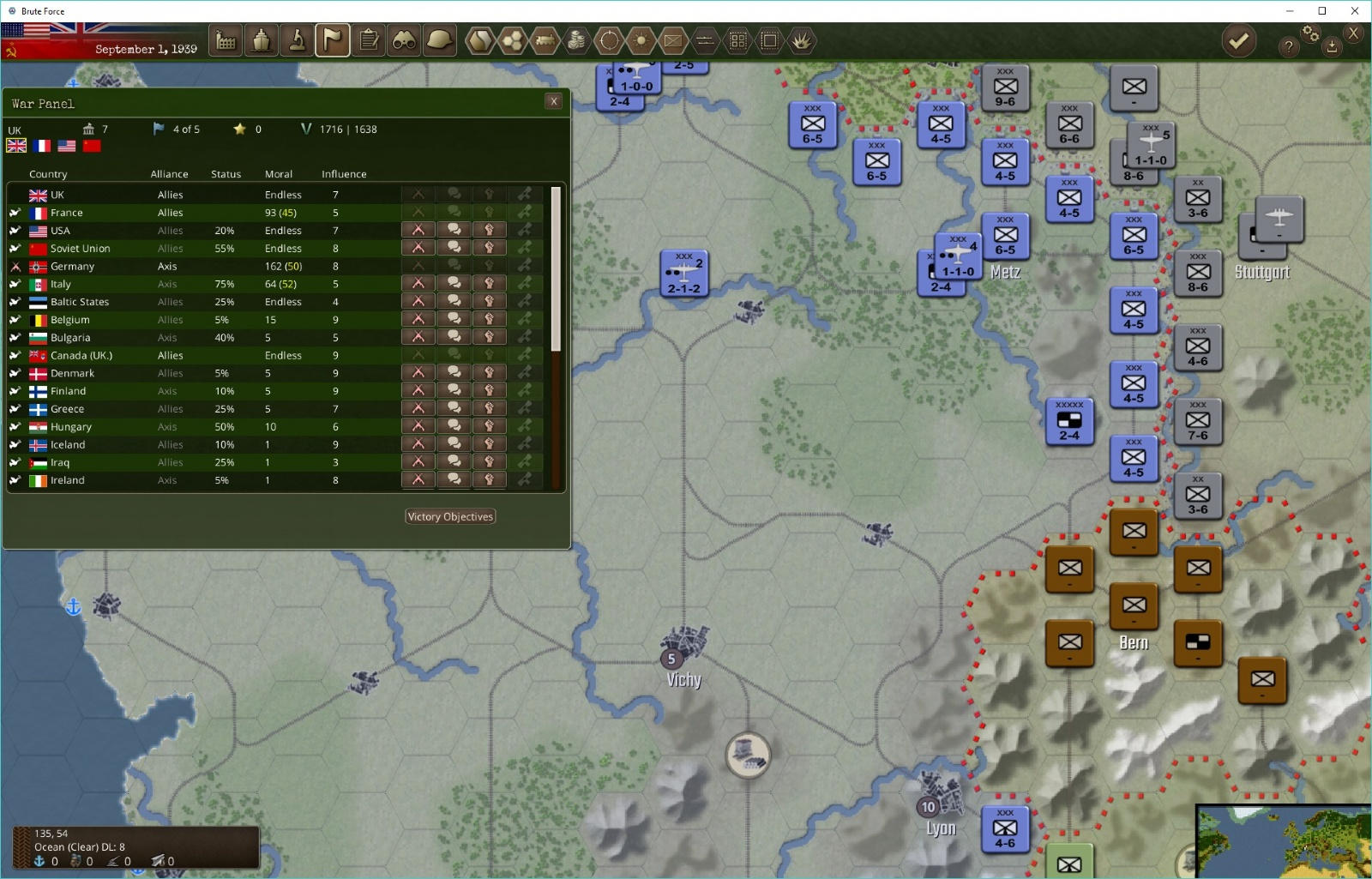
Task: Open the rail transport hex icon
Action: tap(546, 40)
